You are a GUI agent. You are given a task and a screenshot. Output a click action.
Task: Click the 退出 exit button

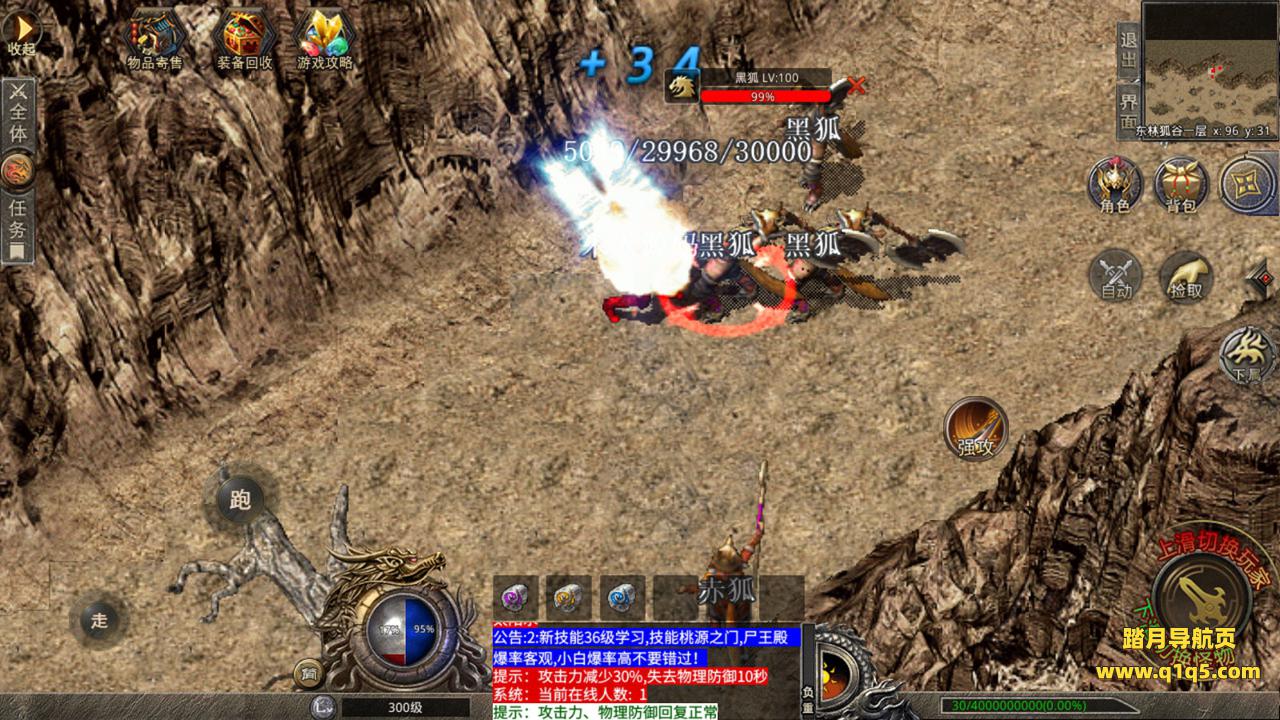pyautogui.click(x=1128, y=50)
